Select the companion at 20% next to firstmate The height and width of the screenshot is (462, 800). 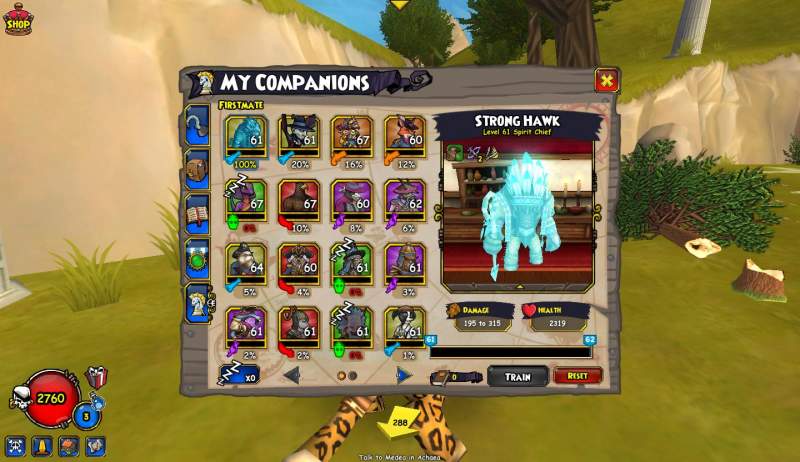299,136
